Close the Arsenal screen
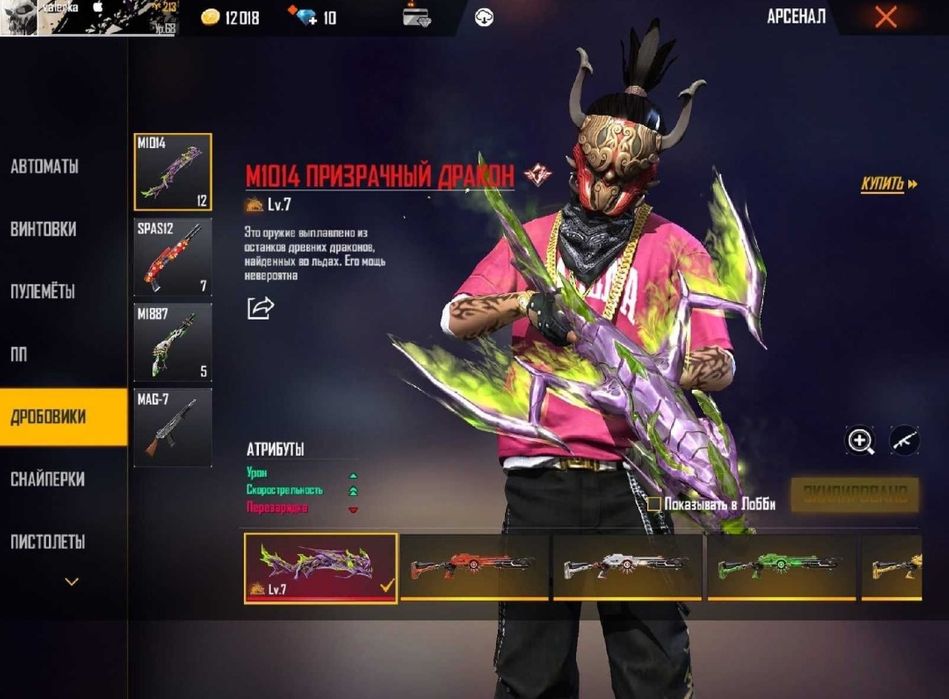This screenshot has width=949, height=699. (x=885, y=17)
